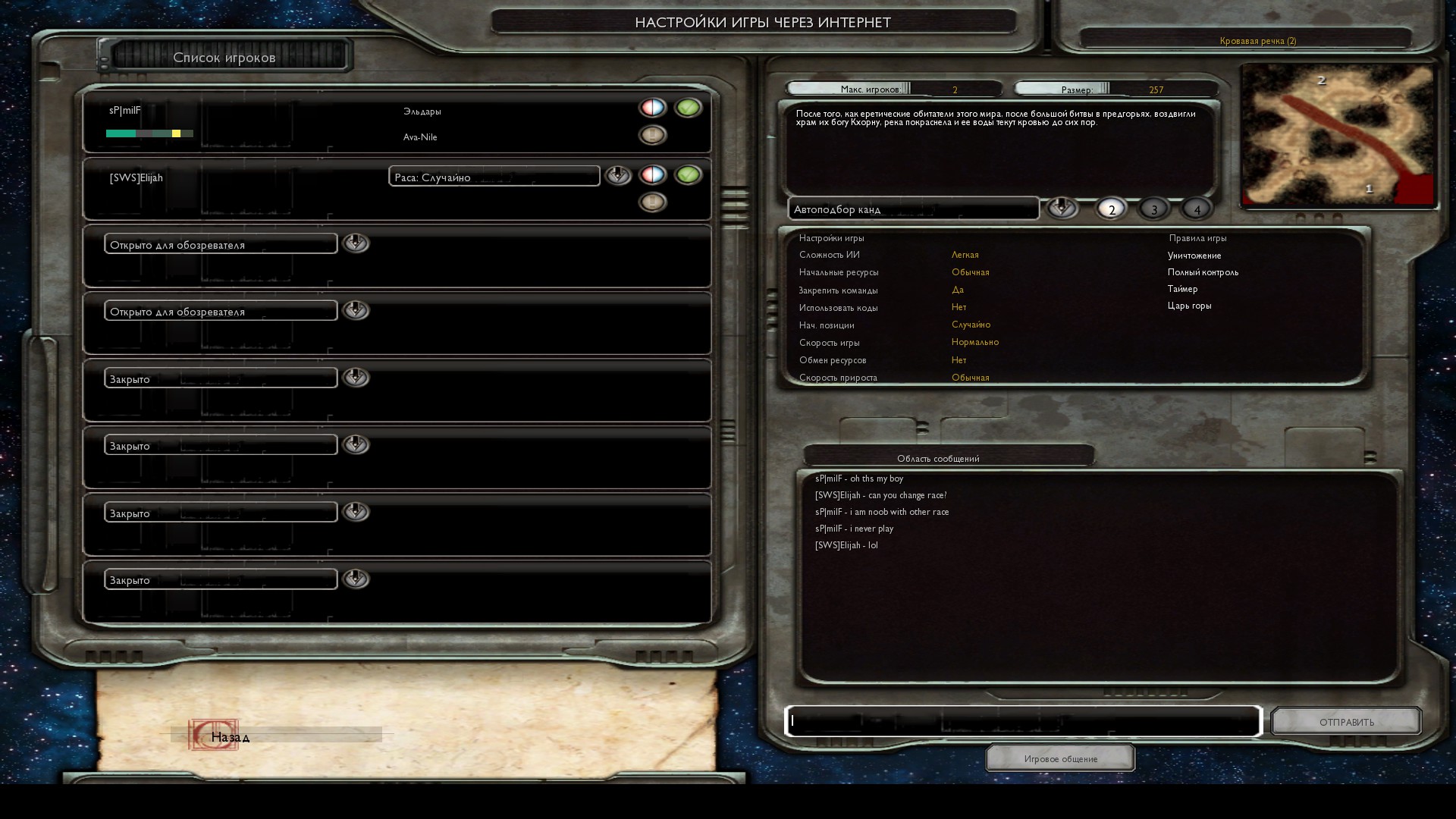1456x819 pixels.
Task: Send the message with Отправить
Action: tap(1346, 722)
